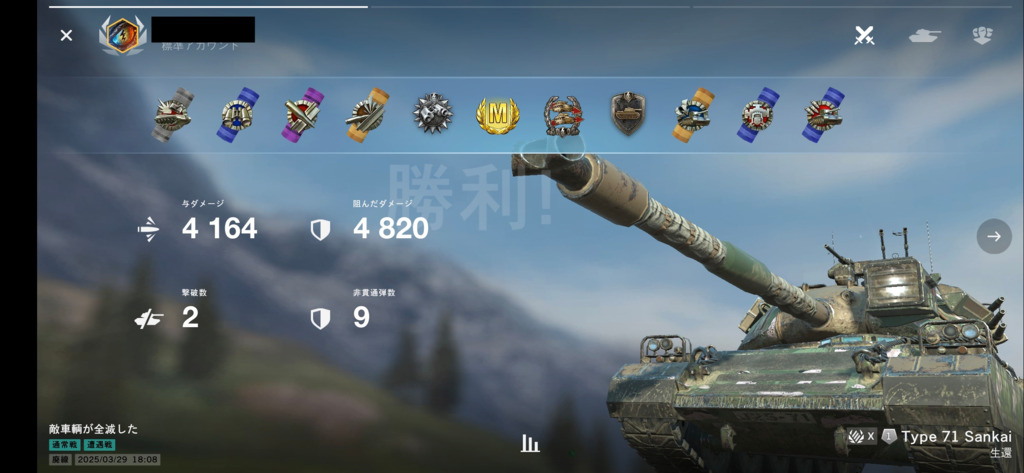
Task: Close the battle results screen
Action: pos(66,36)
